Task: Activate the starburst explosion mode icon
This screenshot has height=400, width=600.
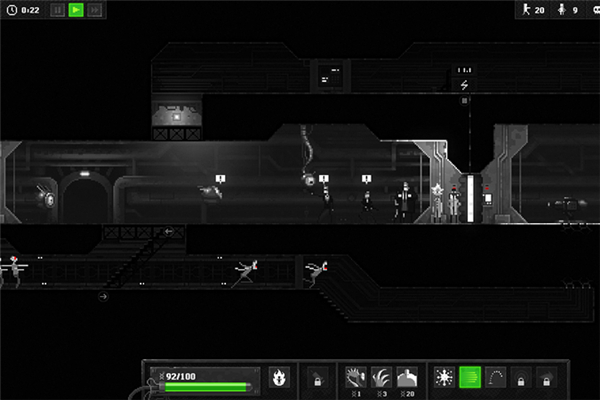Action: pos(445,377)
